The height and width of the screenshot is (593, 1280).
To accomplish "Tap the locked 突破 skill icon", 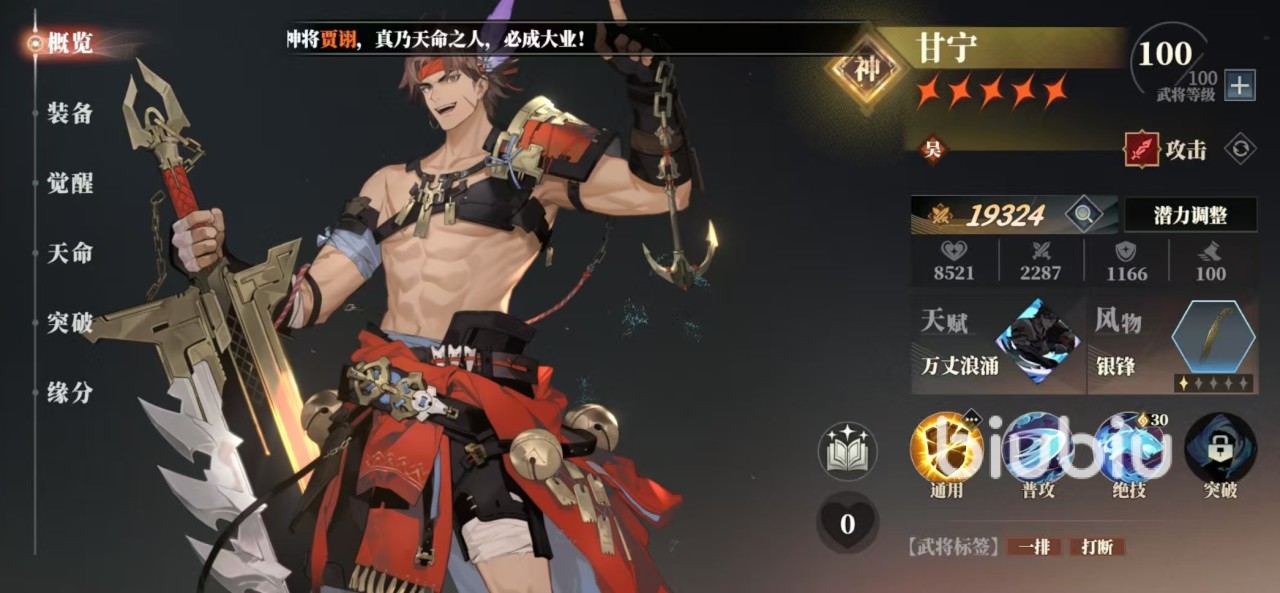I will (1220, 449).
